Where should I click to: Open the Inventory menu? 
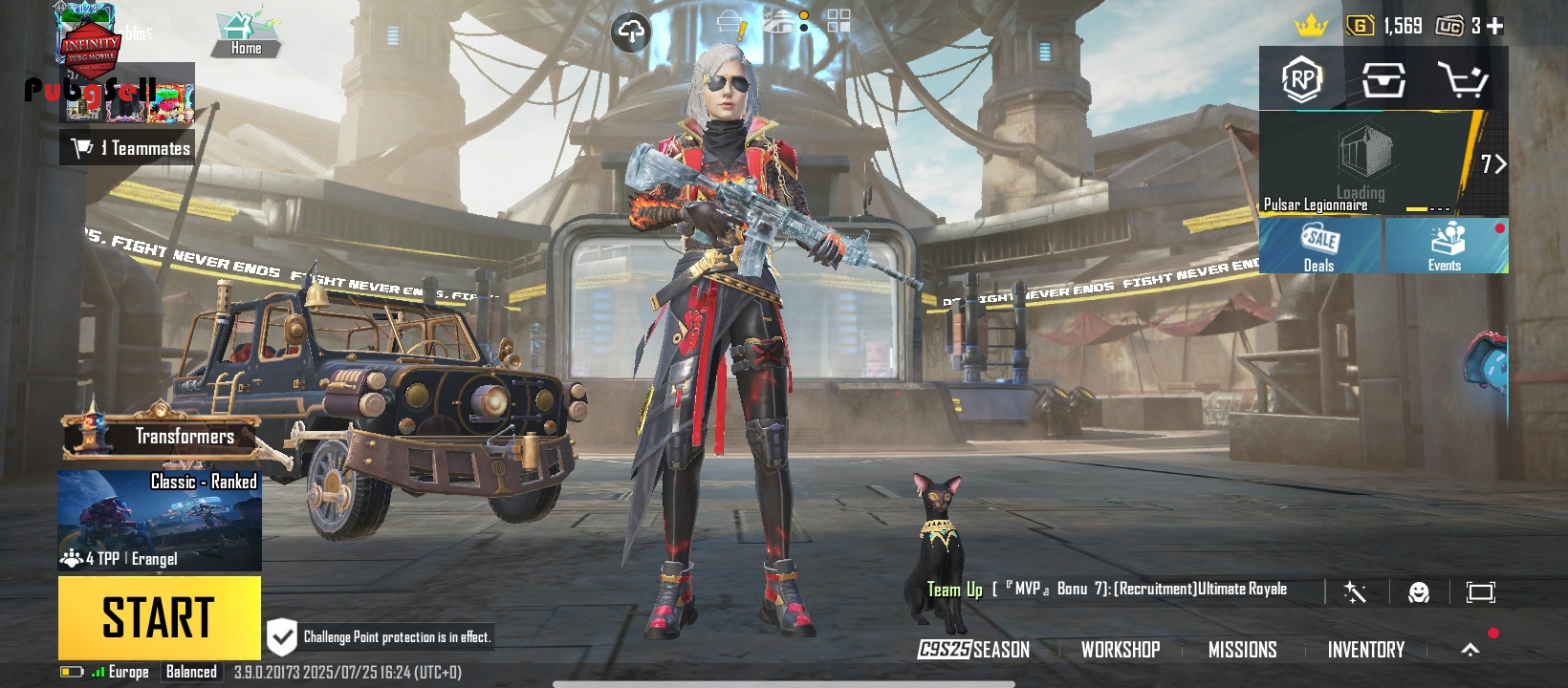[1365, 650]
